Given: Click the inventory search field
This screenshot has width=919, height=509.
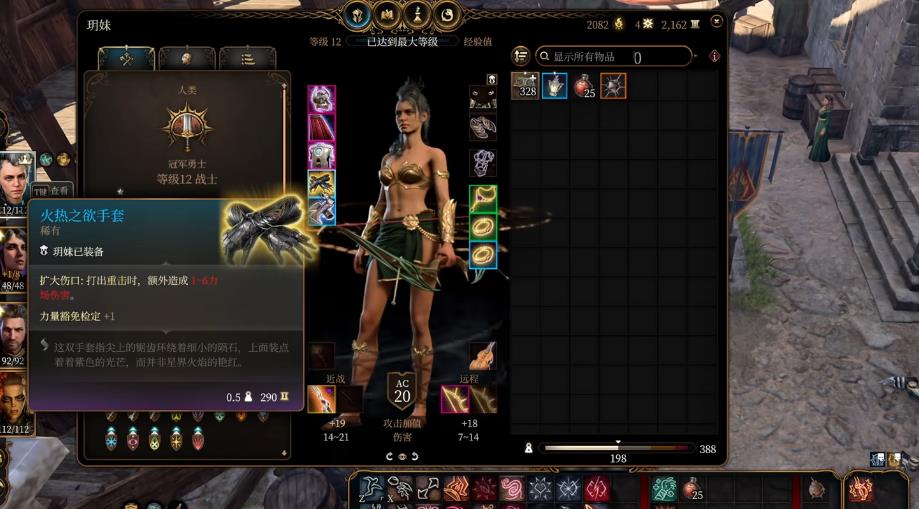Looking at the screenshot, I should pos(620,57).
